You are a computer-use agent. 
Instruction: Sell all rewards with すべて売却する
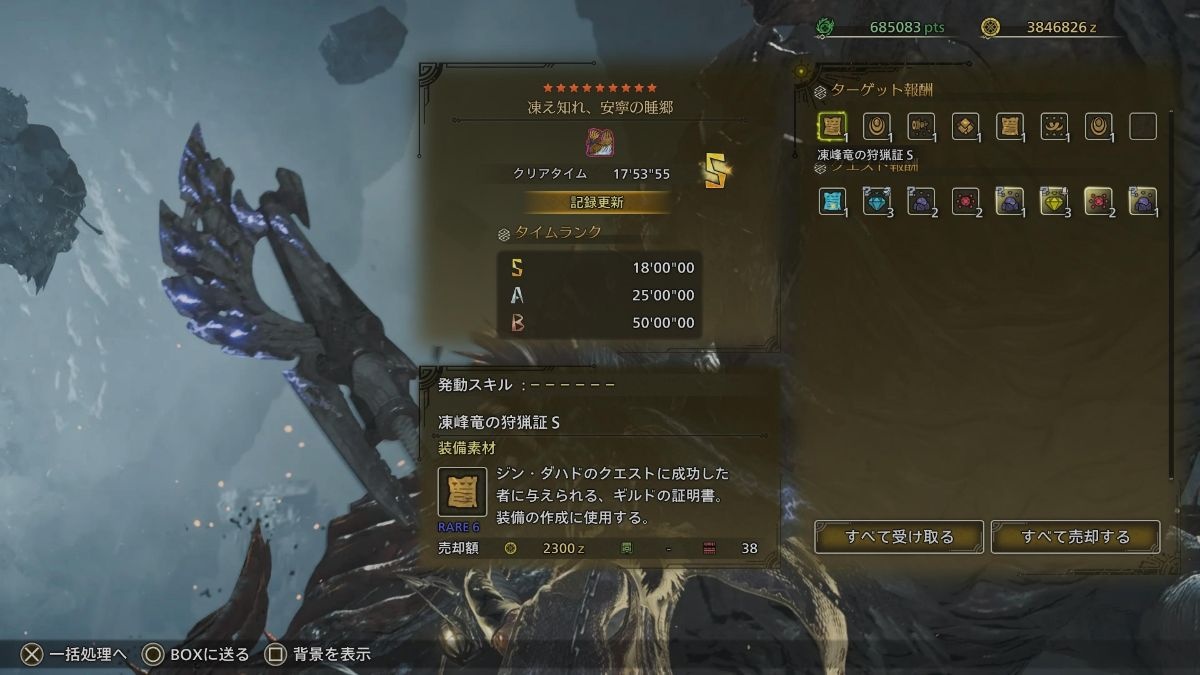[1075, 537]
